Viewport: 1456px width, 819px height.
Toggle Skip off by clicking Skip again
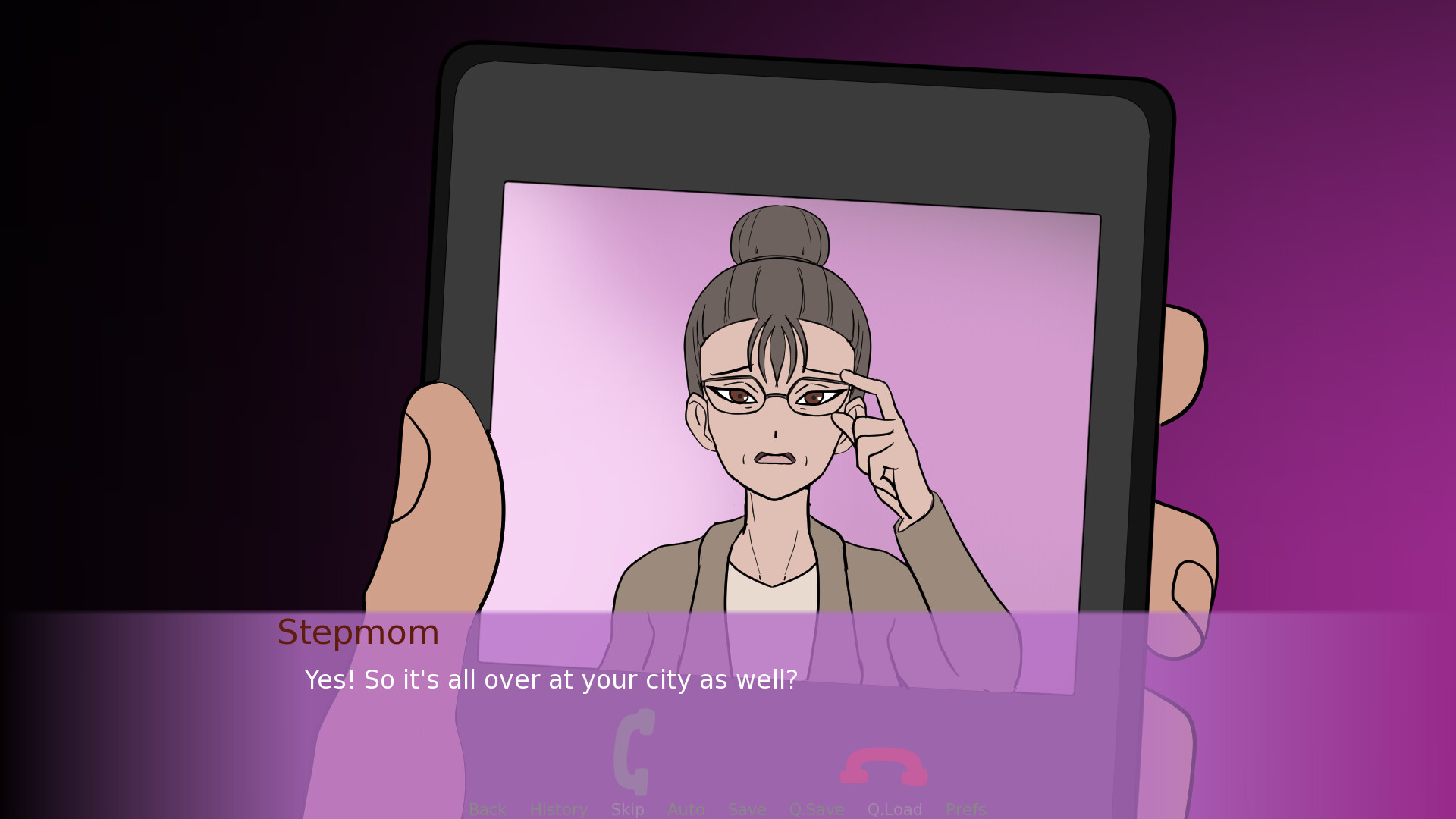626,808
